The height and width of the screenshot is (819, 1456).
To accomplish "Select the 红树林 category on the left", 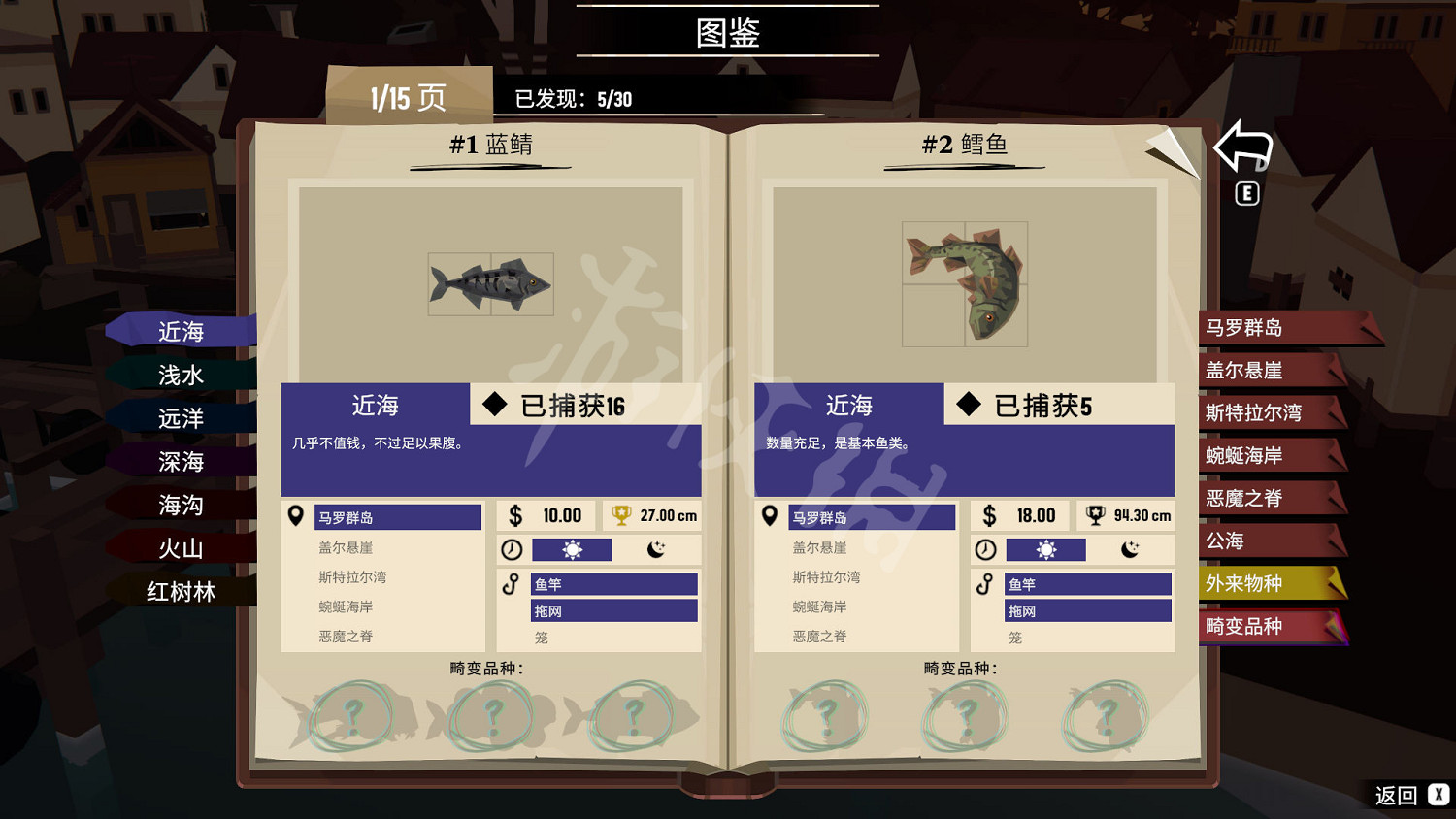I will click(181, 591).
